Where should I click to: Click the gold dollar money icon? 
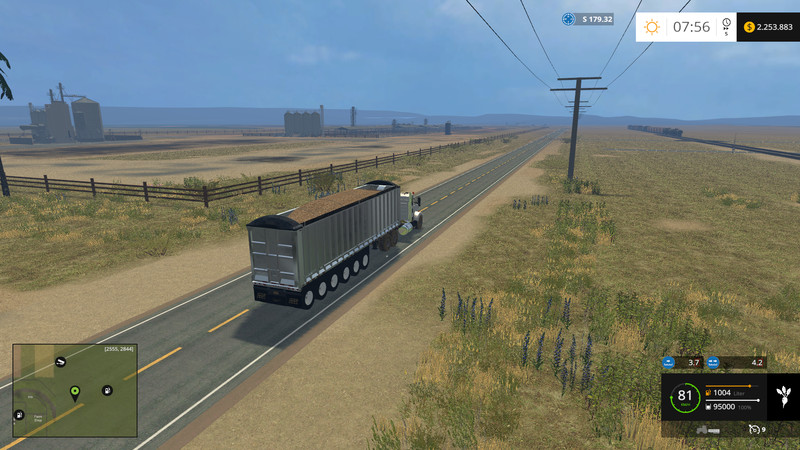pos(749,27)
